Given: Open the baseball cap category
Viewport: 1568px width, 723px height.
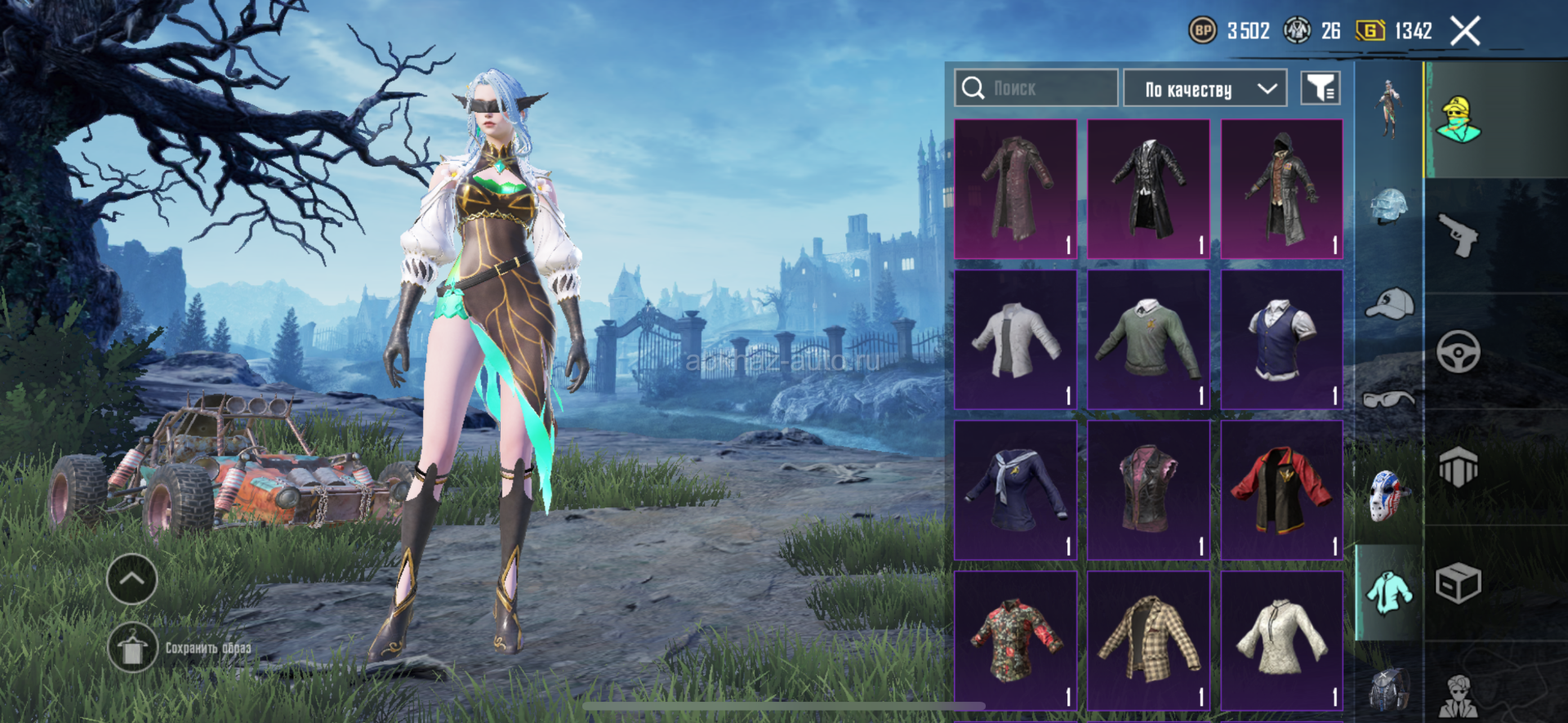Looking at the screenshot, I should tap(1388, 303).
